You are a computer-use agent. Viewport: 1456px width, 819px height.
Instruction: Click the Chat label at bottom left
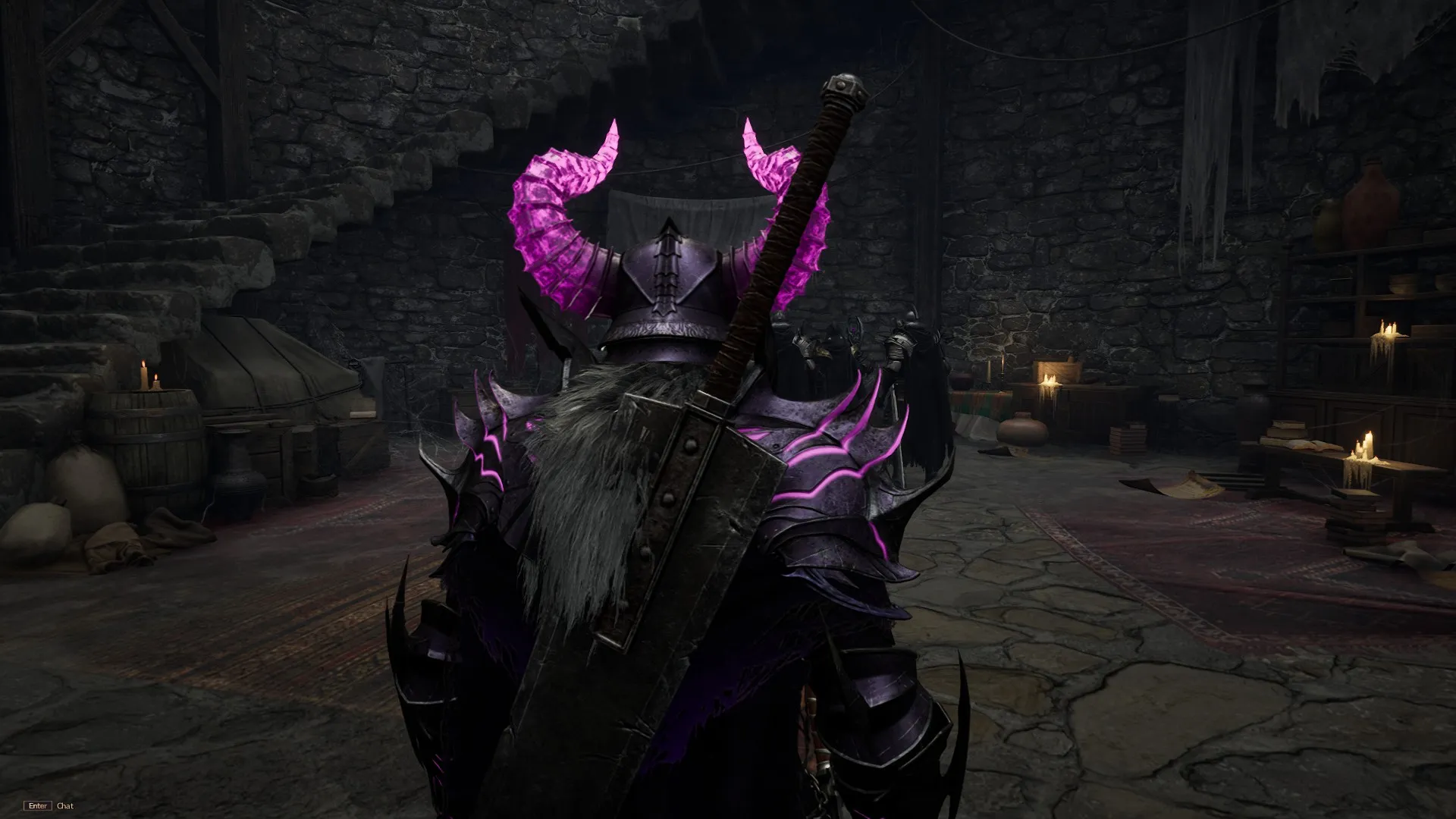(64, 806)
